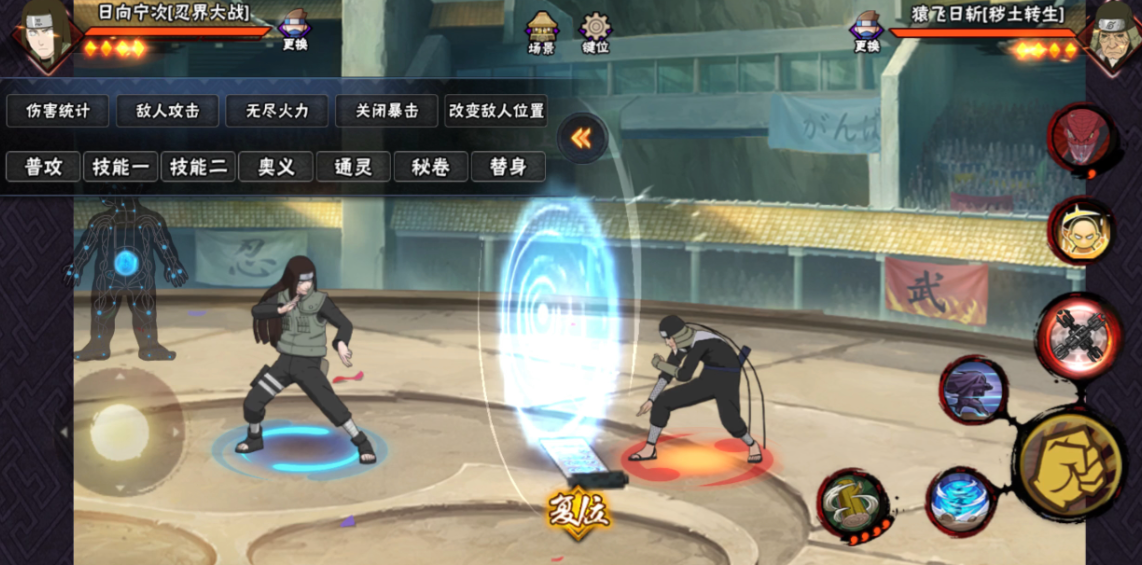
Task: Open the 伤害统计 damage statistics panel
Action: click(x=57, y=111)
